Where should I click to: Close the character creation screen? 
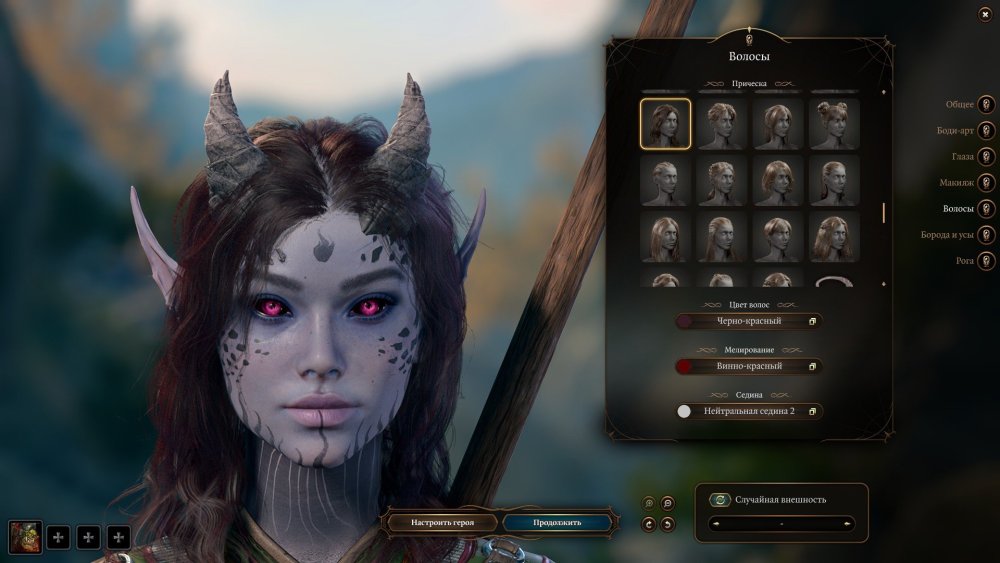pos(986,15)
